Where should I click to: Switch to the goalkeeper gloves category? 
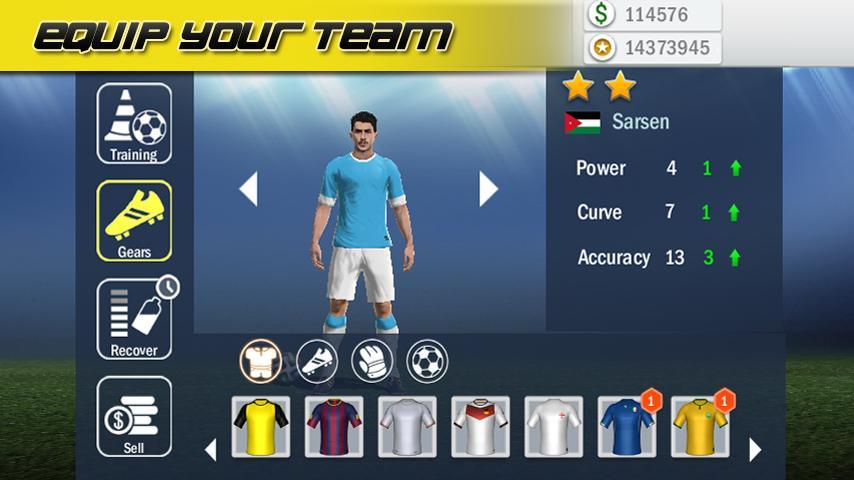click(372, 360)
